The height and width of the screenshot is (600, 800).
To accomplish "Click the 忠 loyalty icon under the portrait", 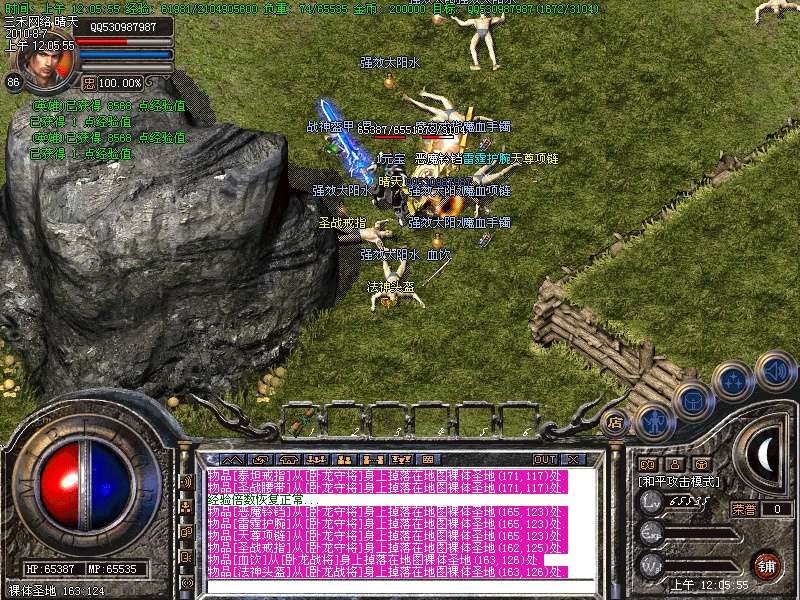I will pos(89,82).
